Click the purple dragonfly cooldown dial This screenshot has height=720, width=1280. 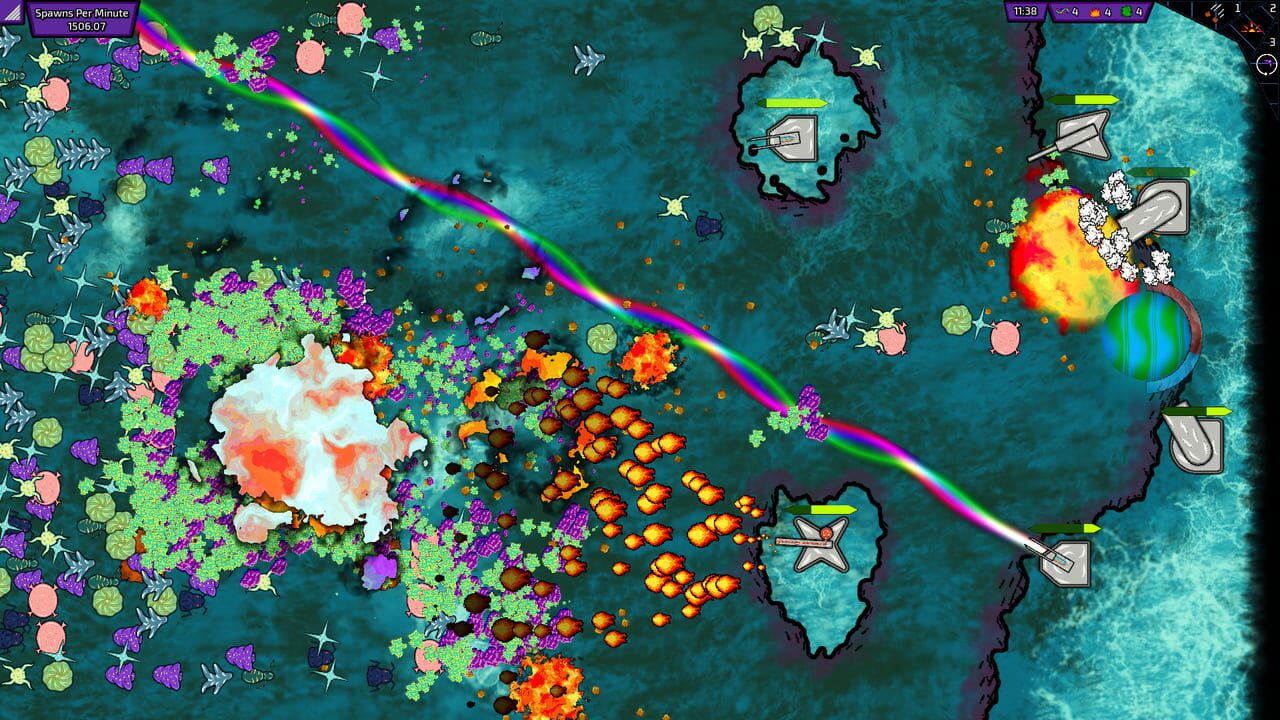[1265, 63]
